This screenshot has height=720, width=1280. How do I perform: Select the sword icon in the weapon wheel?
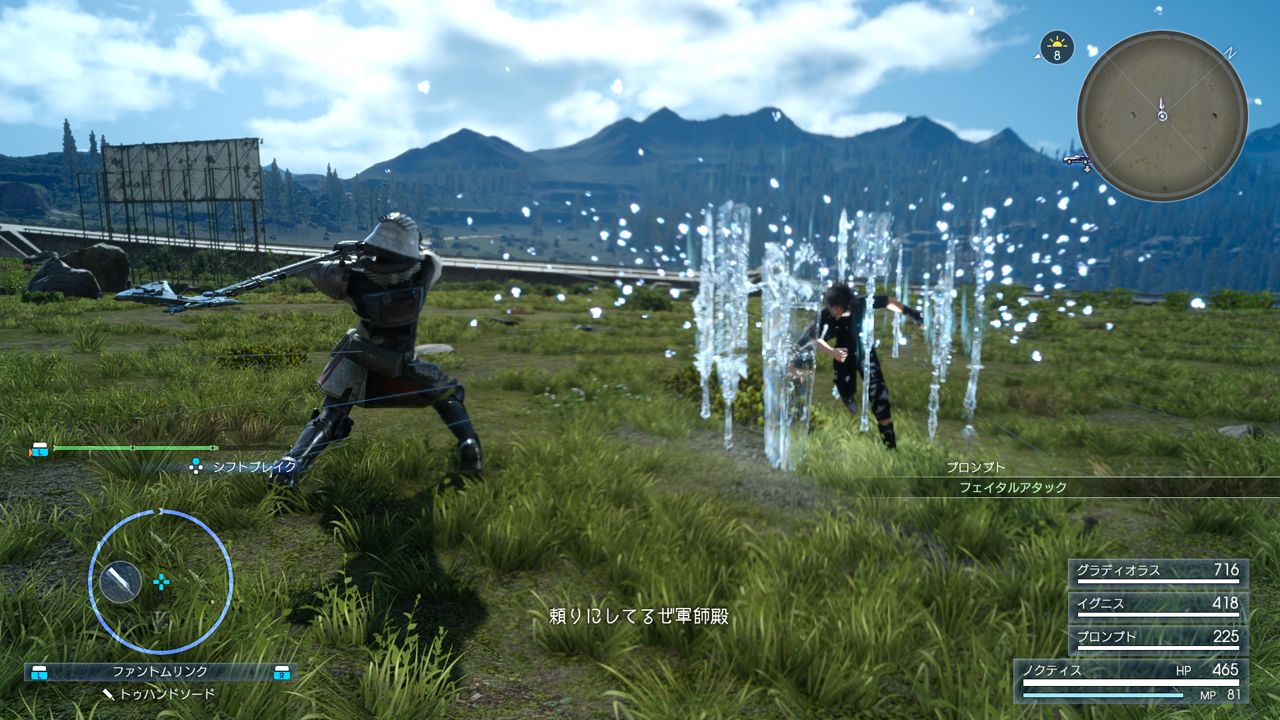point(121,581)
